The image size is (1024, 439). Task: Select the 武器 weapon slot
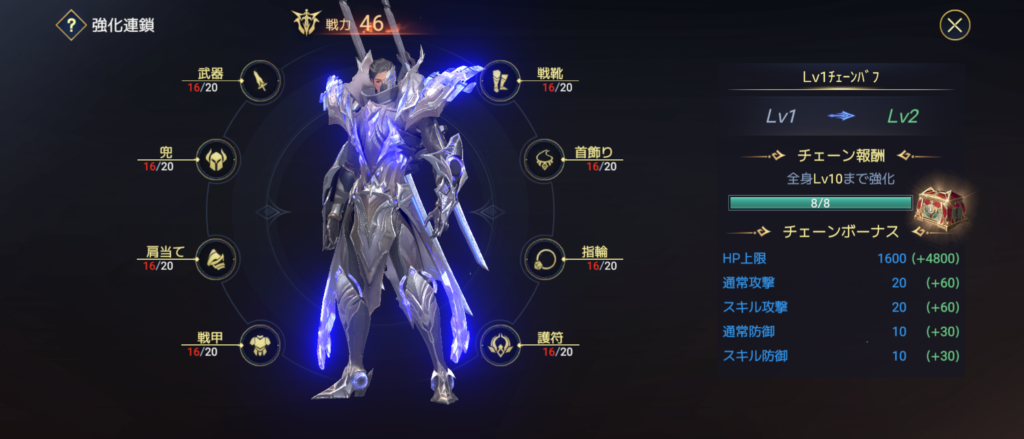[x=262, y=82]
